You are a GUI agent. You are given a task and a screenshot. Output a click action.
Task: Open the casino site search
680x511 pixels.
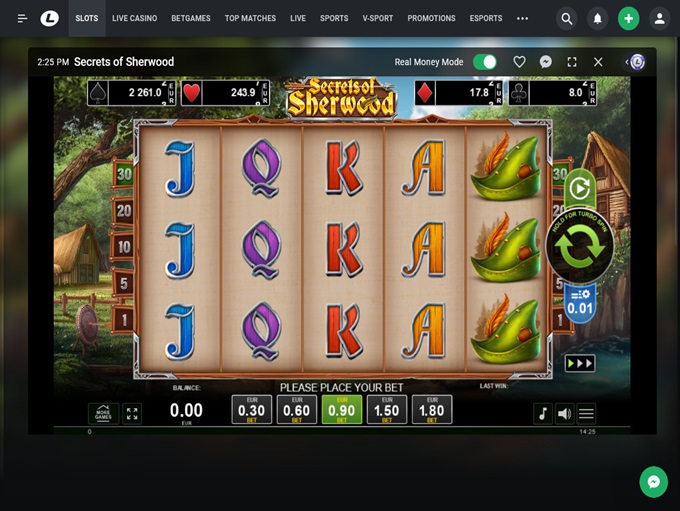click(566, 18)
